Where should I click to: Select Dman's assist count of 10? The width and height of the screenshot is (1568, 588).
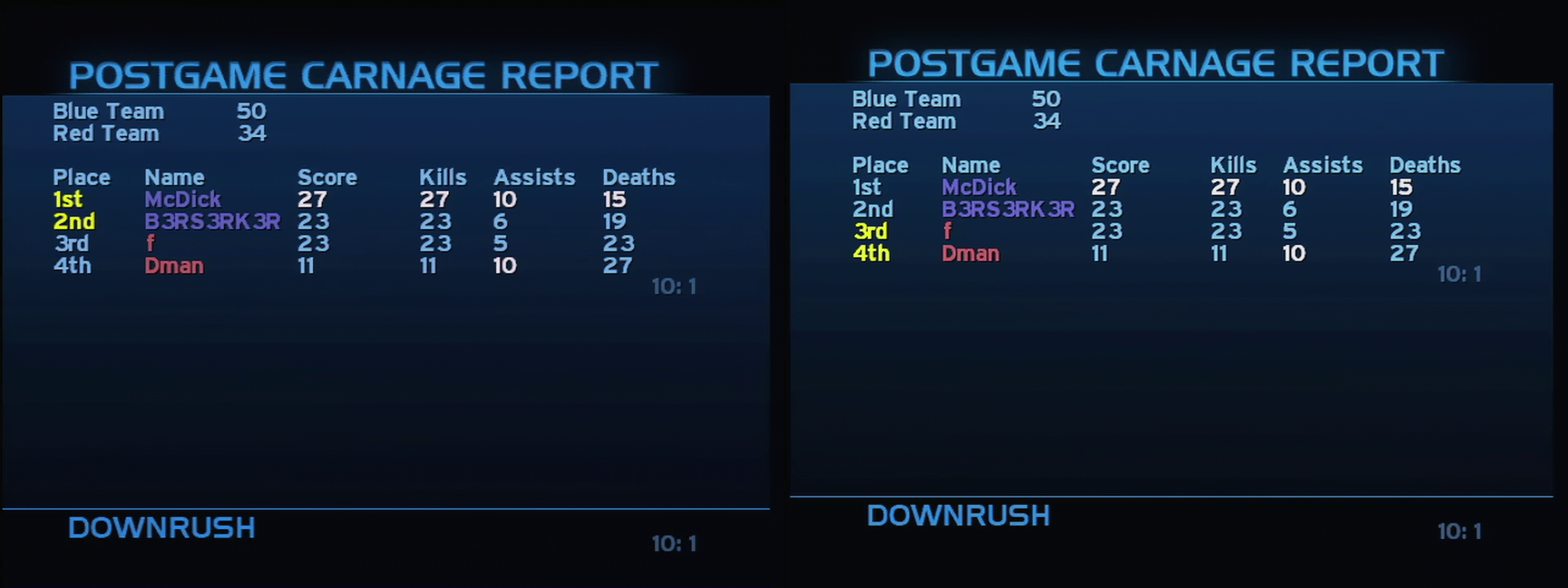(x=503, y=265)
